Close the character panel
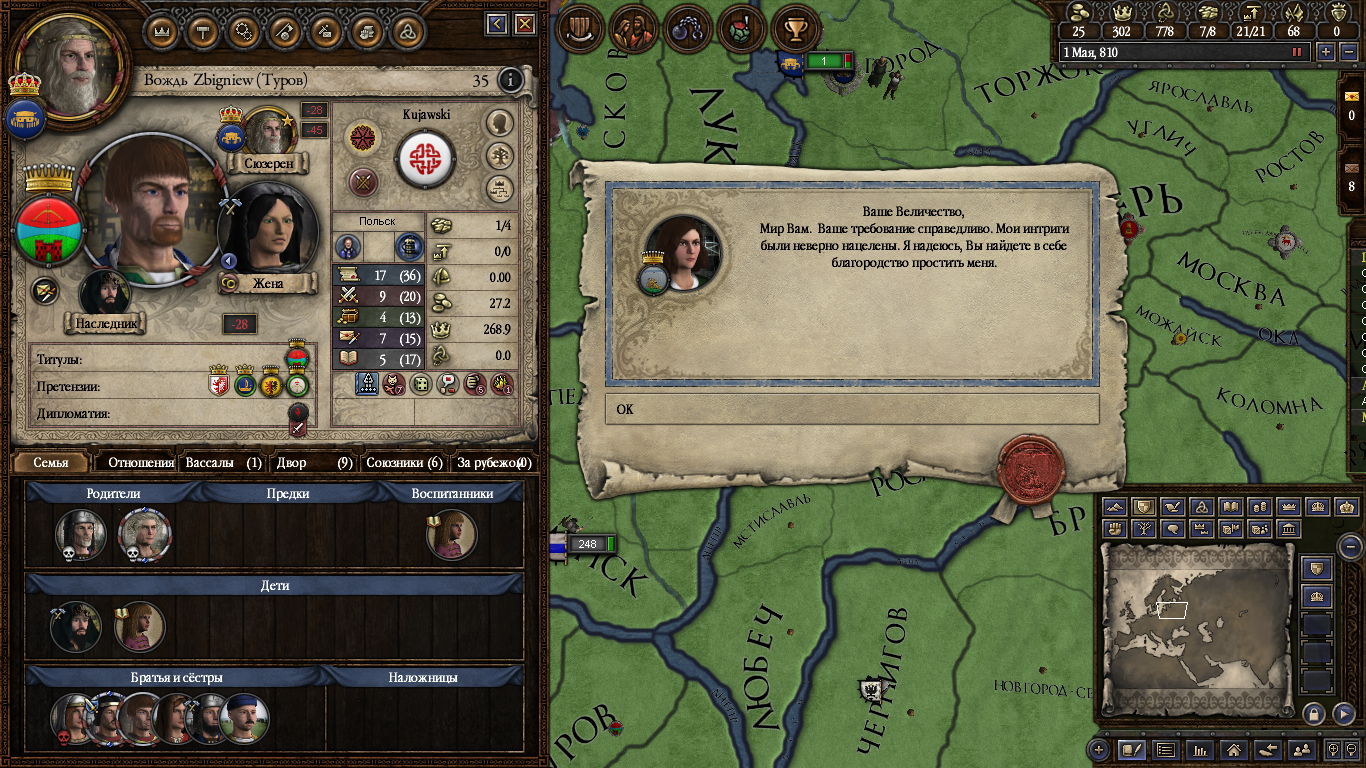 point(527,24)
